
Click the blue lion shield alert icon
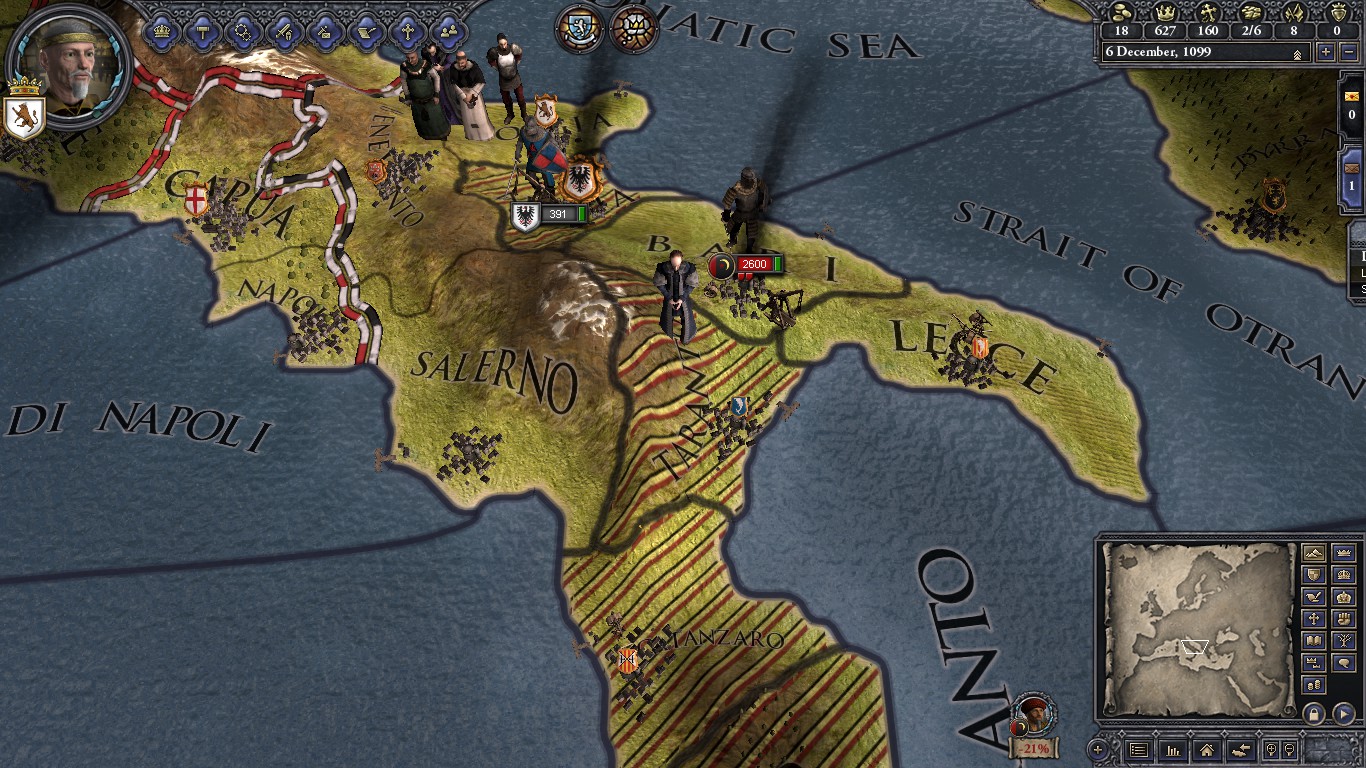579,29
